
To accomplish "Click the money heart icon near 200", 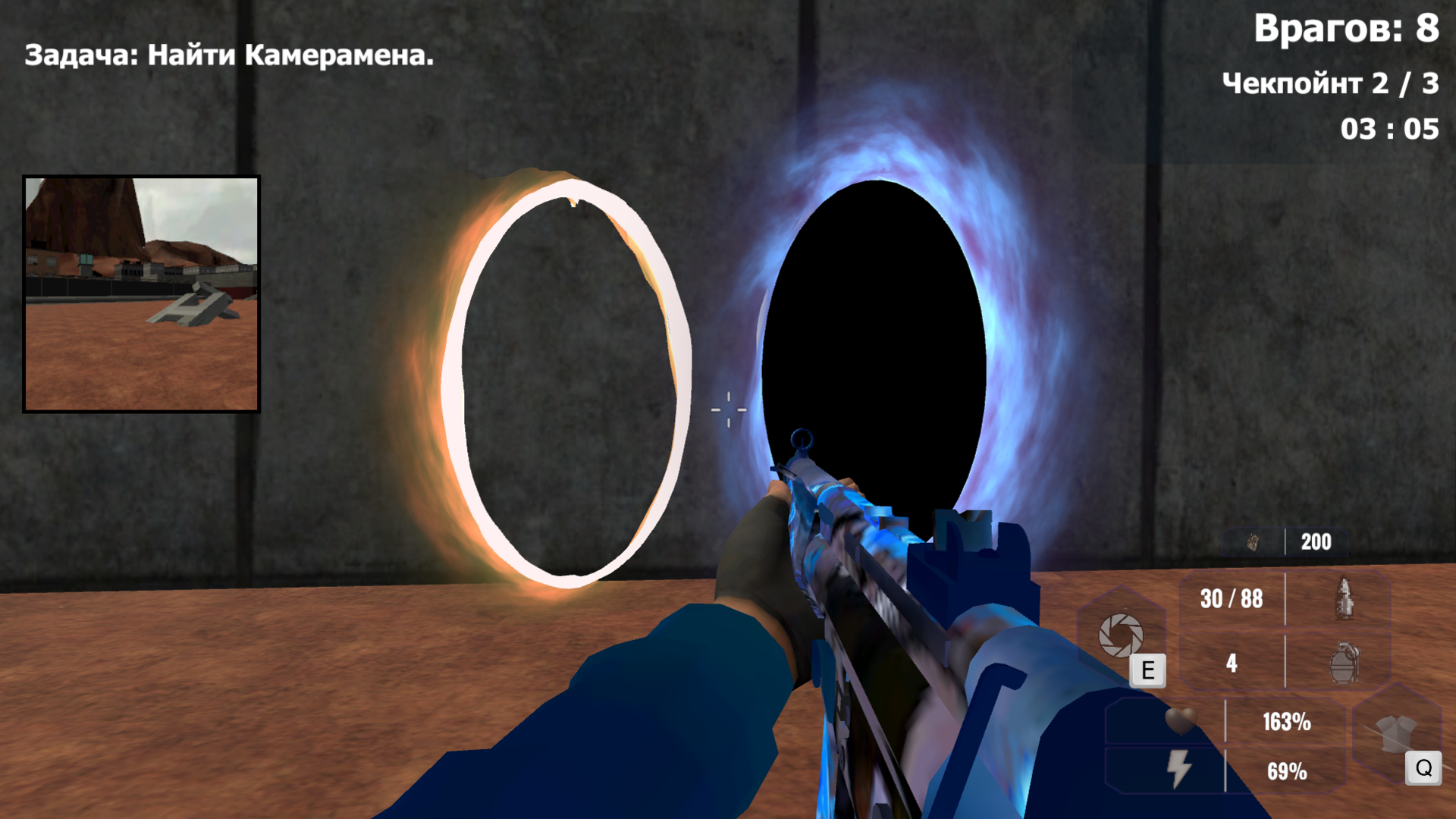I will point(1254,542).
